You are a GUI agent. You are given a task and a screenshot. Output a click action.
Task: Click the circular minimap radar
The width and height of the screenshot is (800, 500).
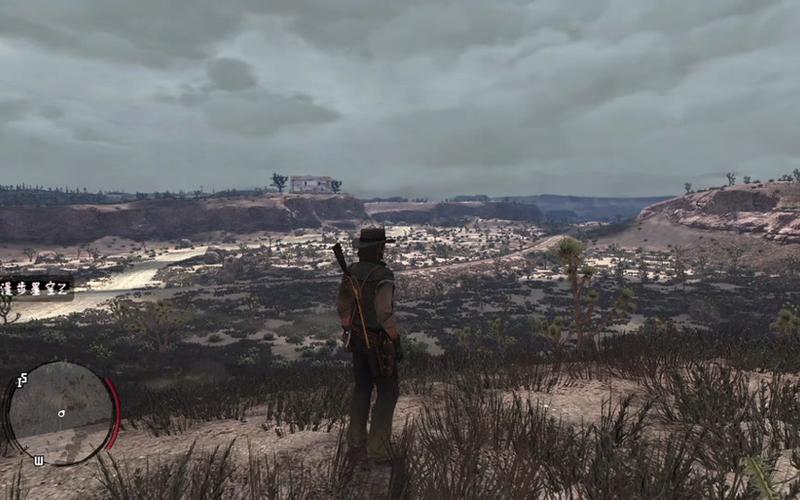click(62, 411)
